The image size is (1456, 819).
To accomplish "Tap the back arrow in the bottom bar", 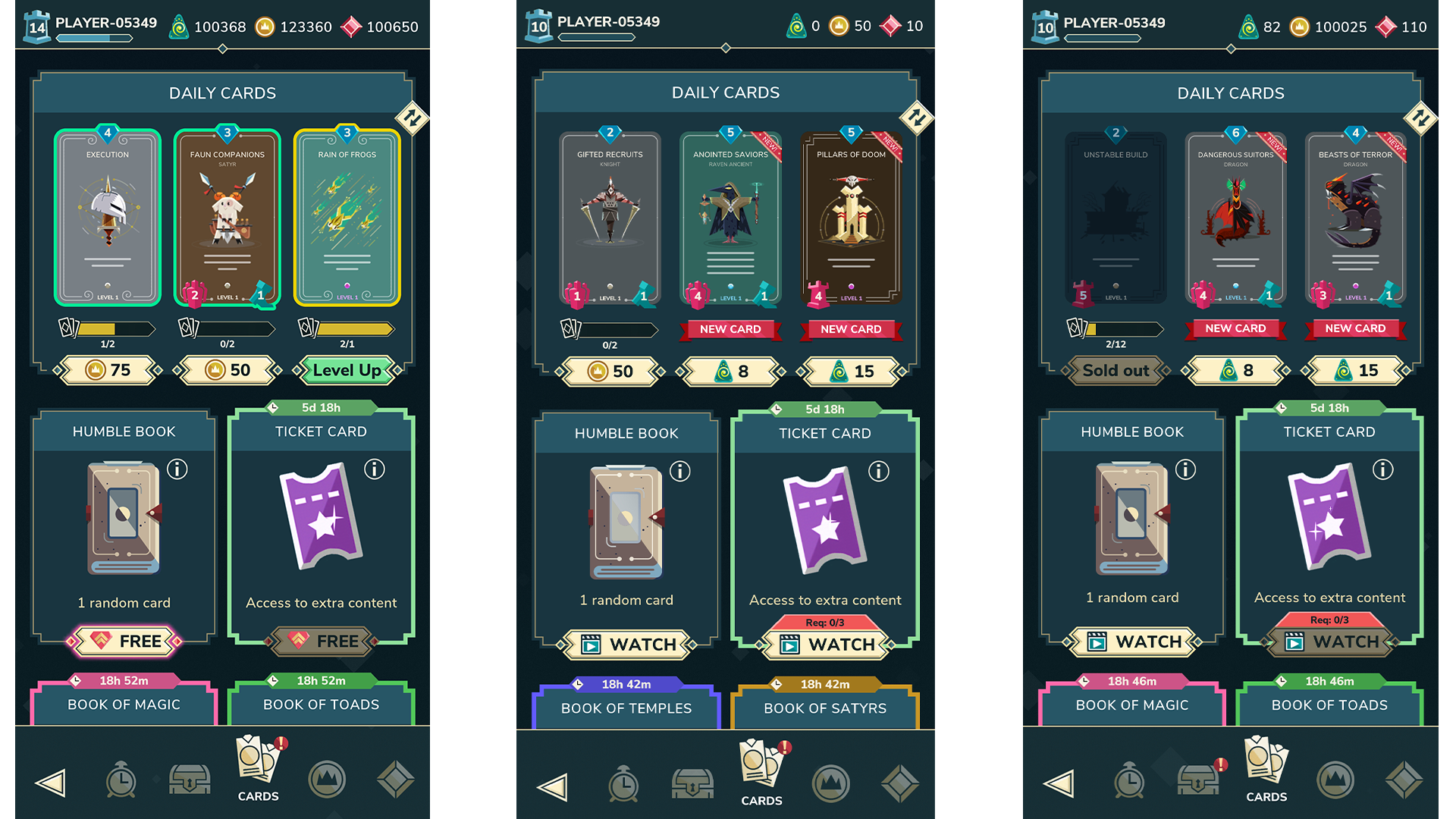I will coord(50,783).
